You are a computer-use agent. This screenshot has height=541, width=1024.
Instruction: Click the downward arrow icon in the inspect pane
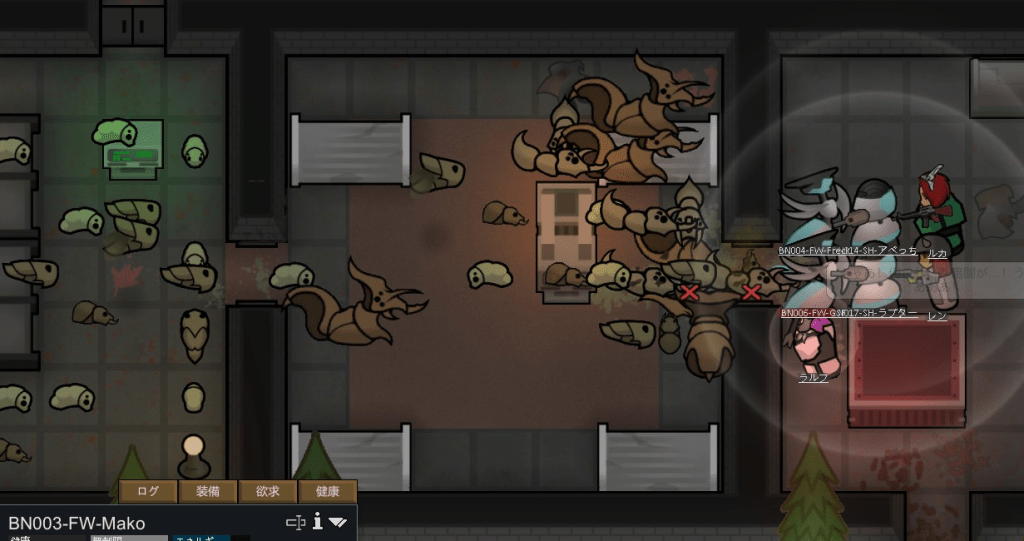click(x=338, y=522)
